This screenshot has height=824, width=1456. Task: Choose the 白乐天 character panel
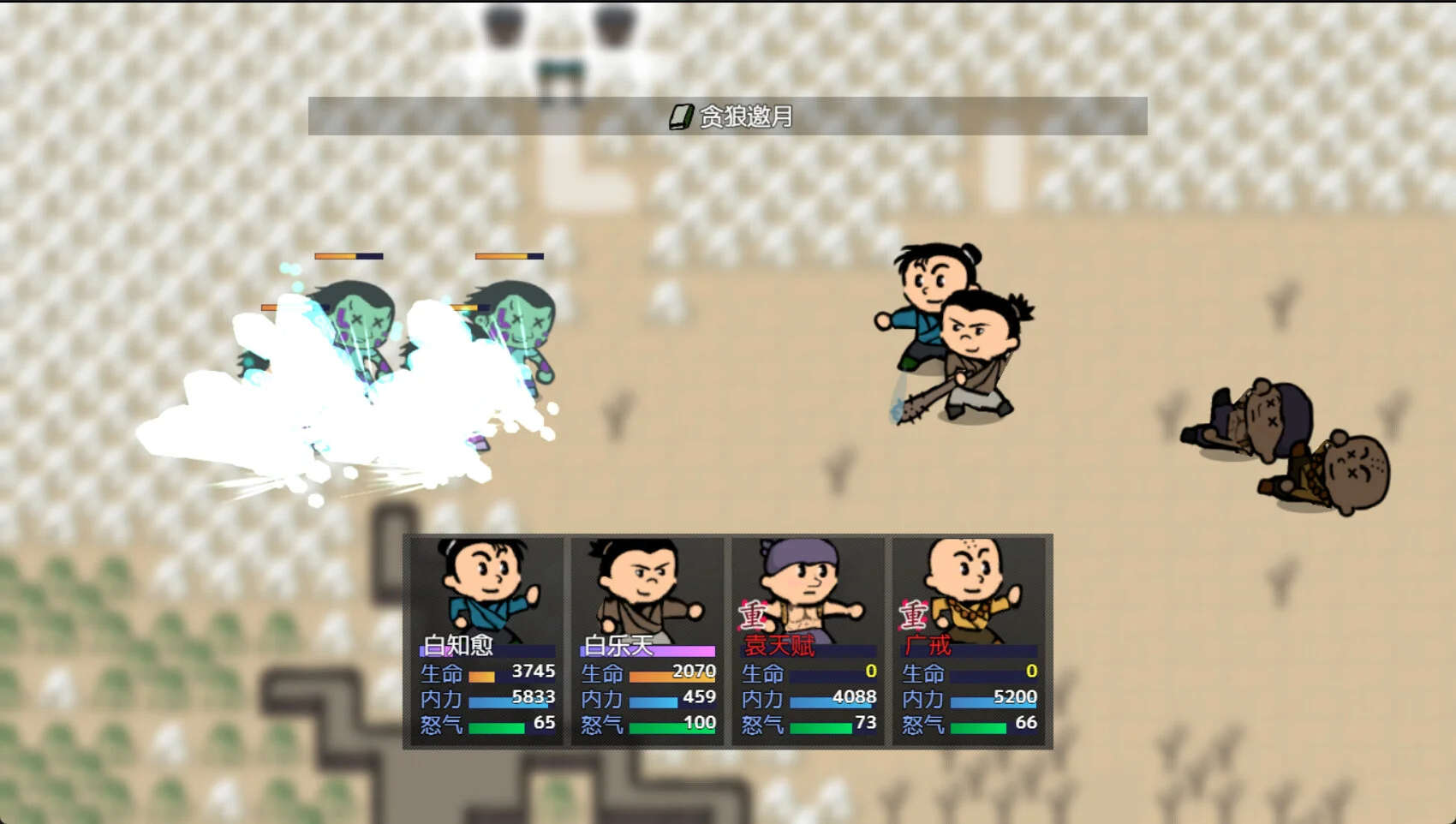point(647,640)
